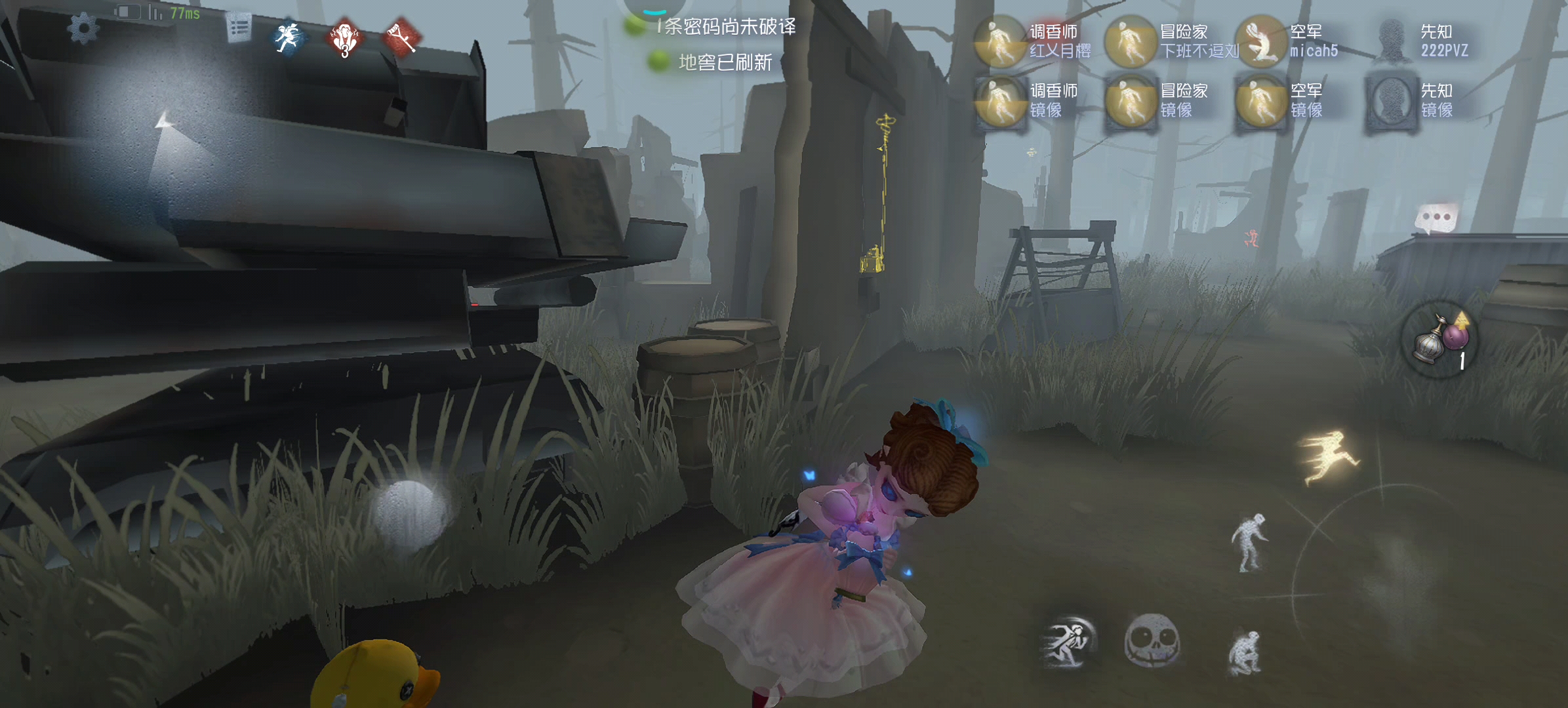Open the notes list icon
The height and width of the screenshot is (708, 1568).
tap(239, 28)
